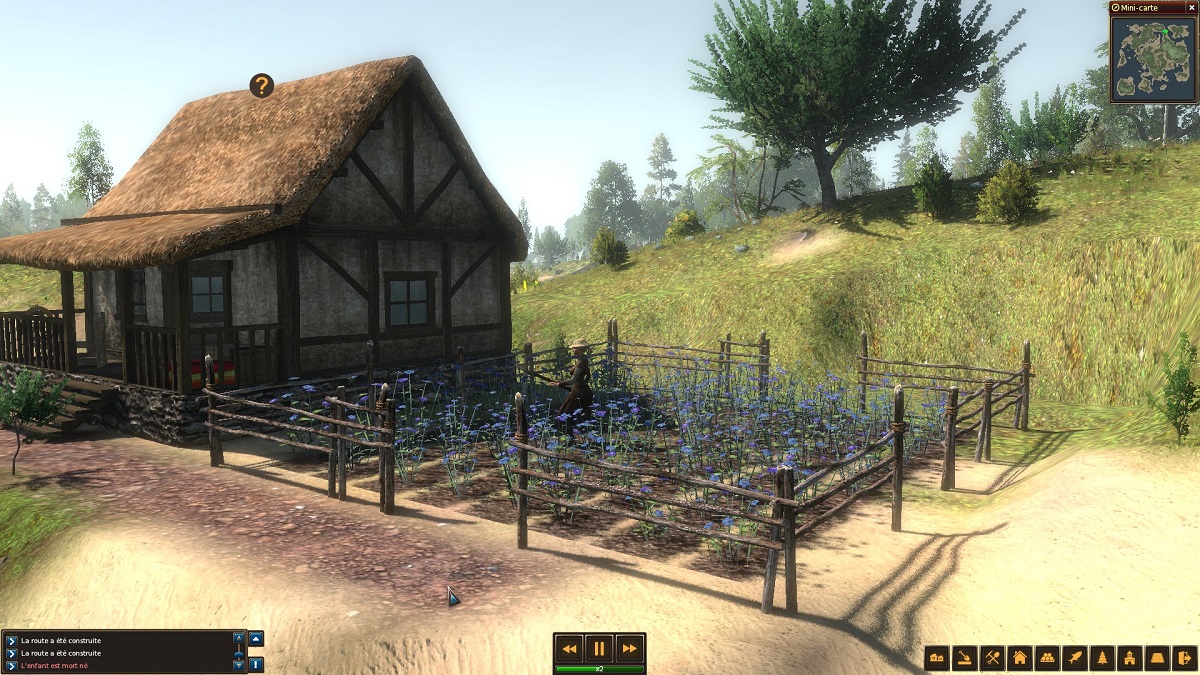
Task: Open the pine tree forestry menu
Action: tap(1102, 657)
